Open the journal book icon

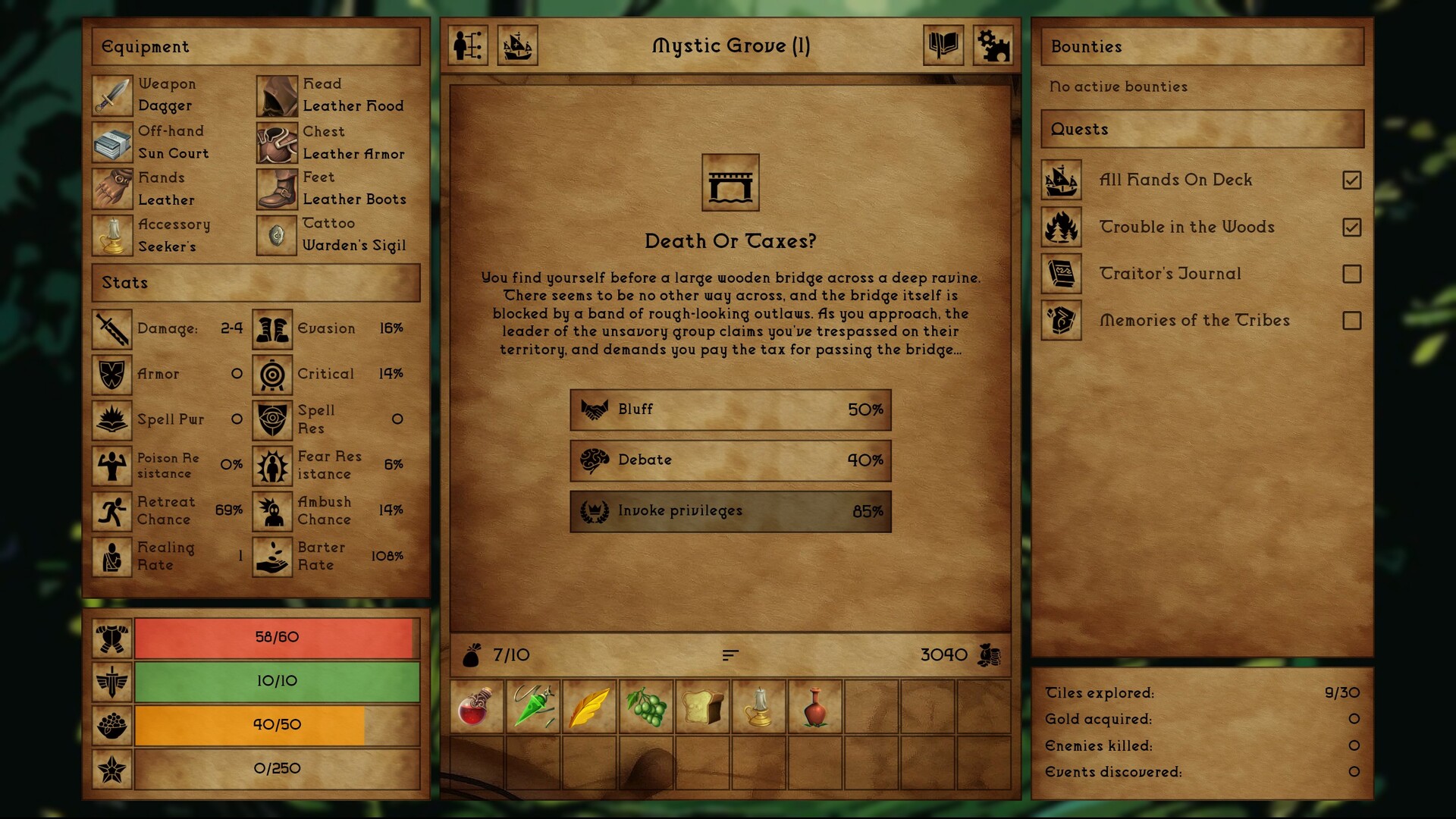943,46
